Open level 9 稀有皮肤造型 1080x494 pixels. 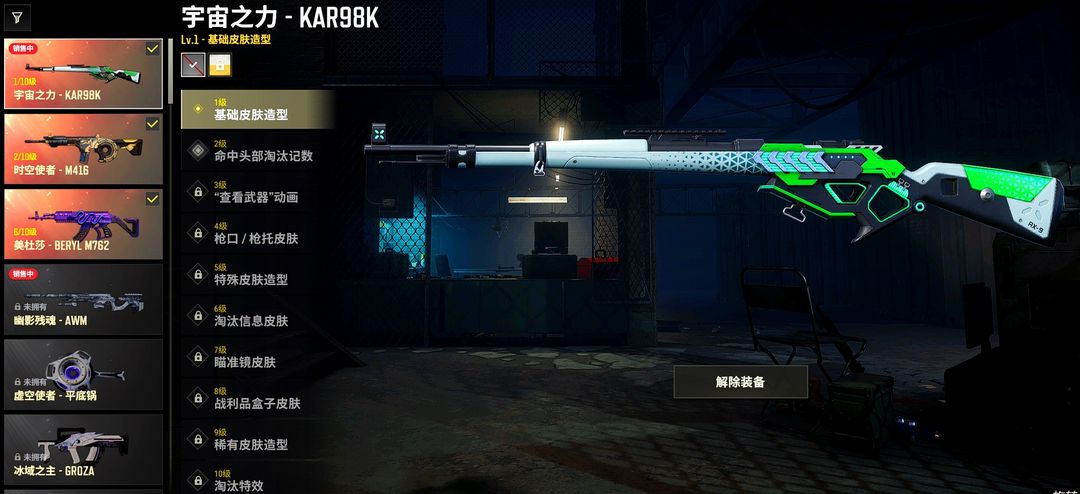(x=257, y=439)
